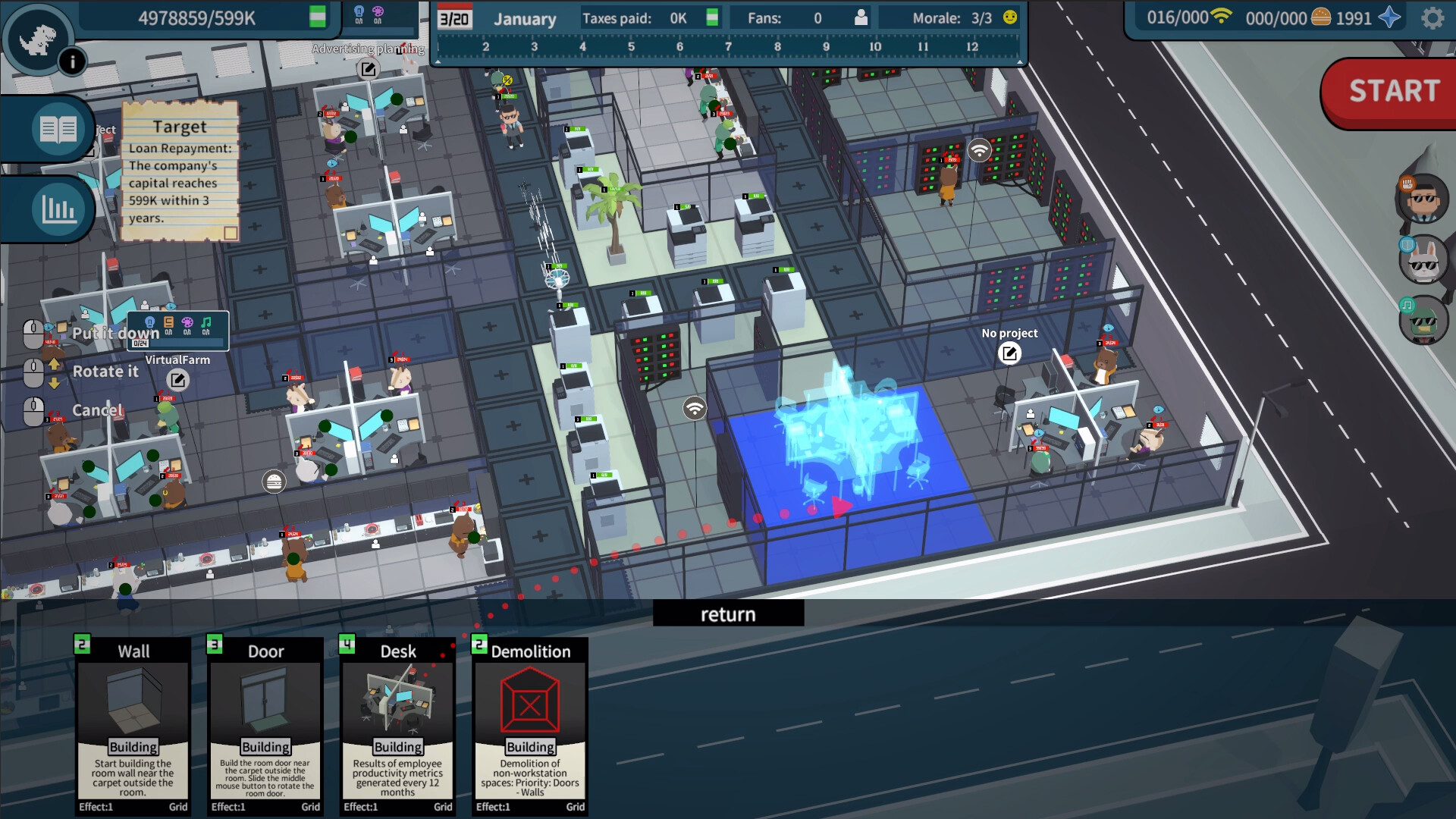This screenshot has width=1456, height=819.
Task: Select the green-haired employee portrait
Action: click(x=1423, y=320)
